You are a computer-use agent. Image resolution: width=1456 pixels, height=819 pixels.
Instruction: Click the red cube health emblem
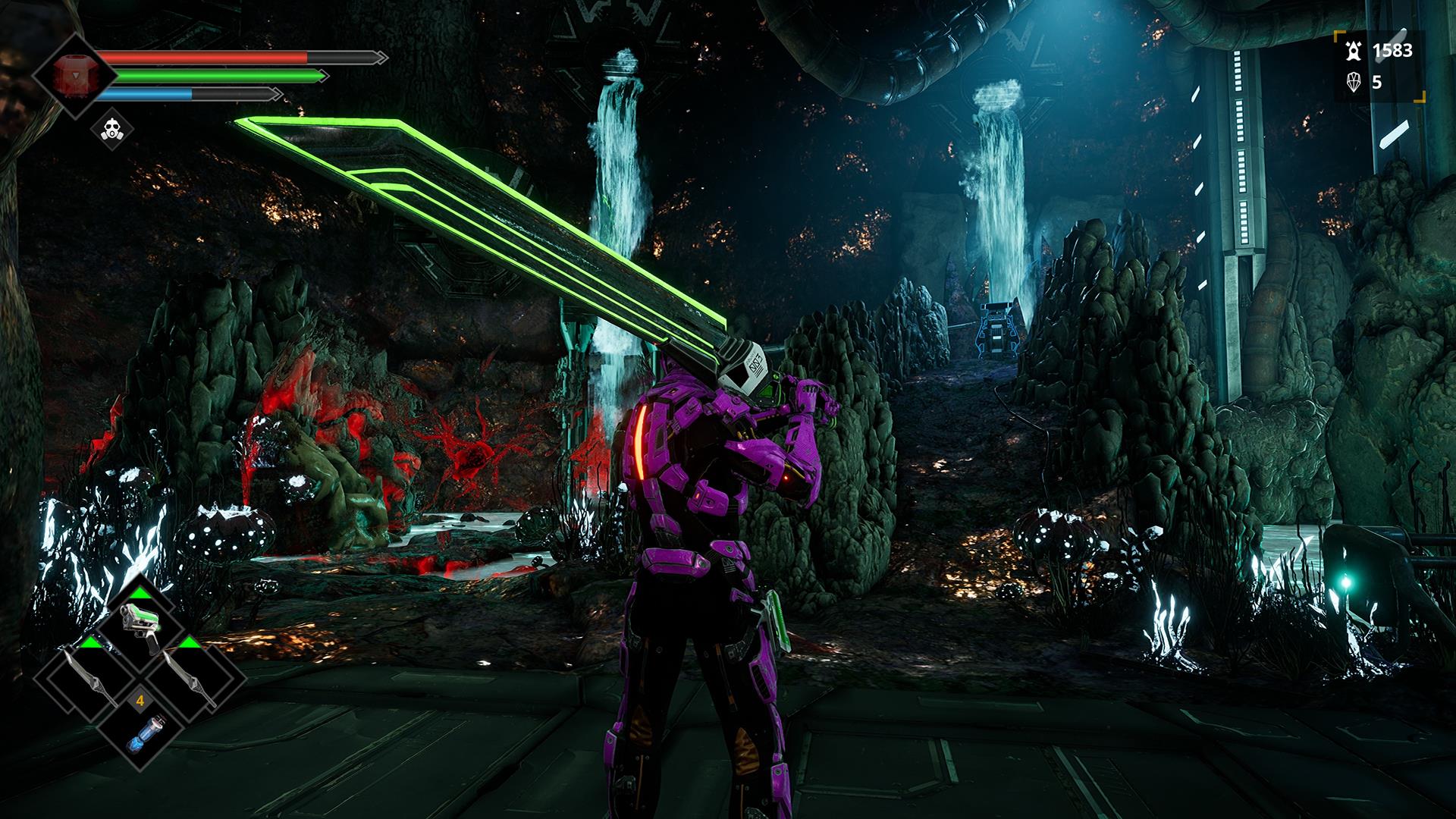coord(74,76)
